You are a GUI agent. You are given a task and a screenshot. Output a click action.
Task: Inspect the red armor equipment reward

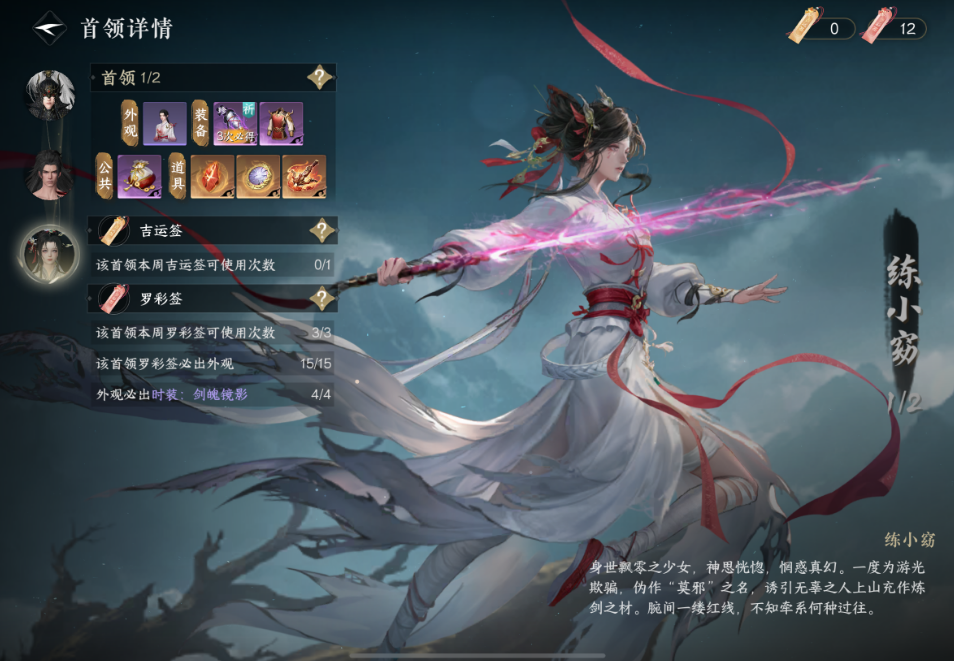pyautogui.click(x=281, y=124)
